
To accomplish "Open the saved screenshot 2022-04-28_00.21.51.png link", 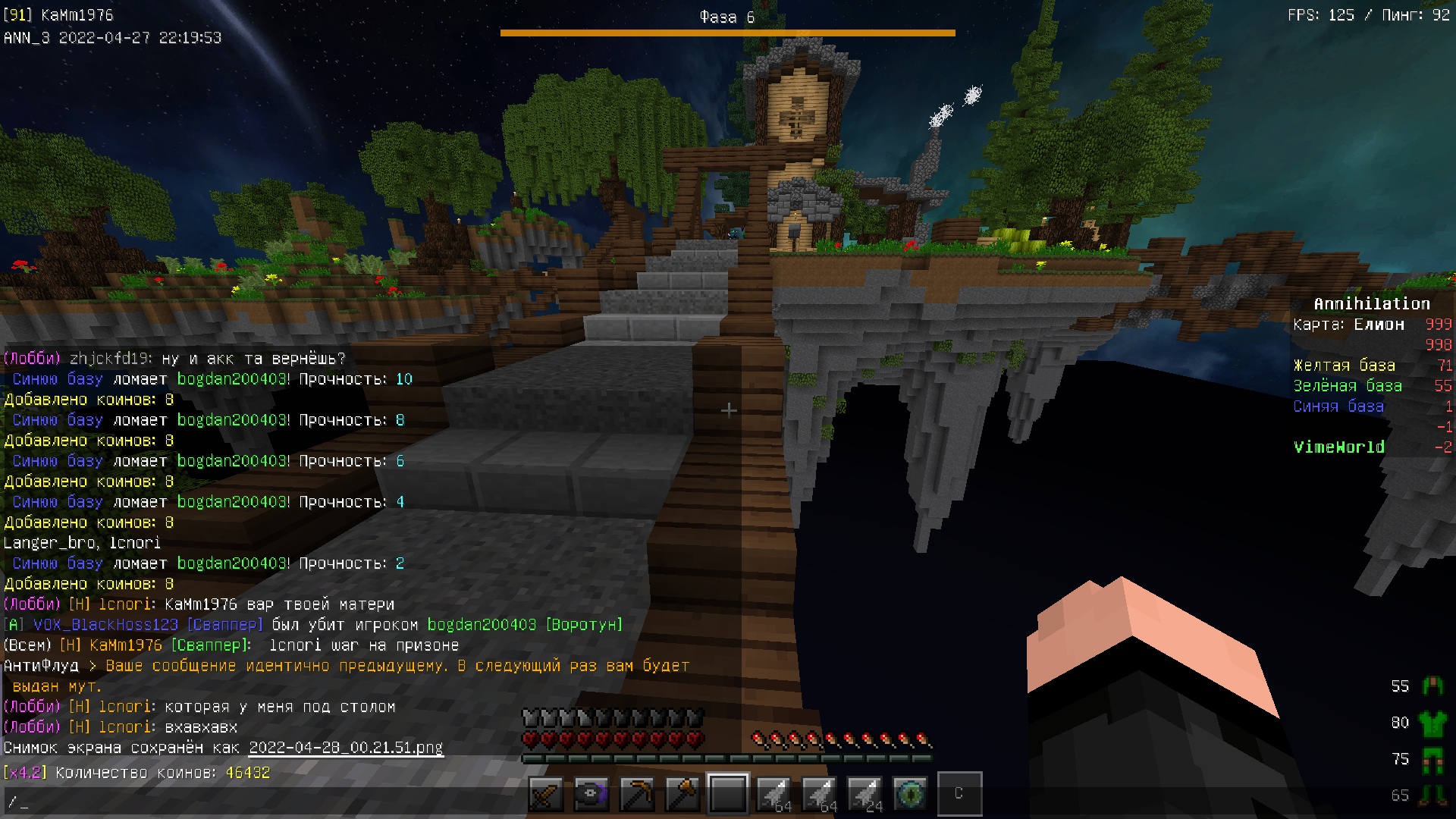I will 345,747.
